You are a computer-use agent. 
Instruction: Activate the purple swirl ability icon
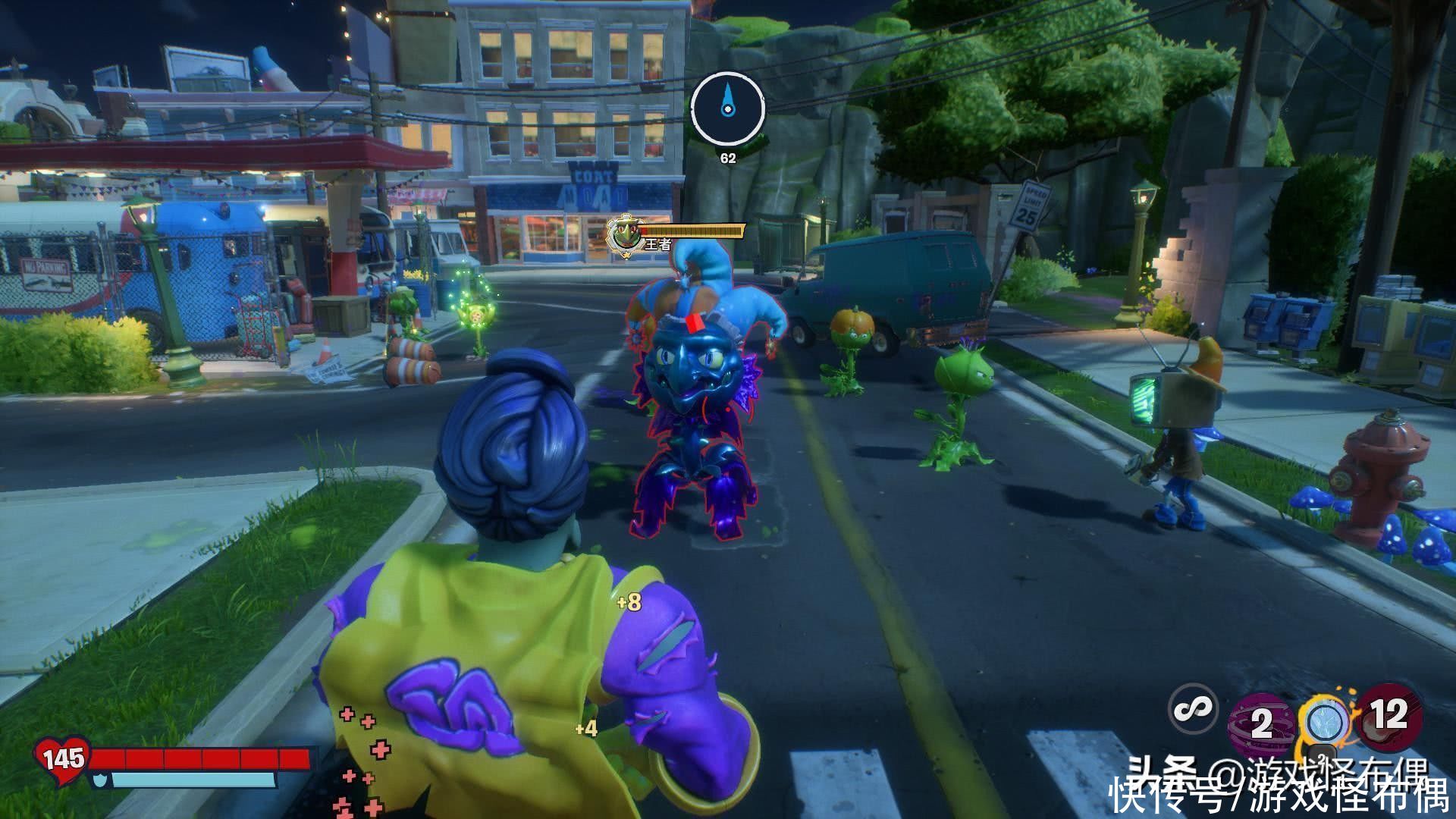[1260, 722]
